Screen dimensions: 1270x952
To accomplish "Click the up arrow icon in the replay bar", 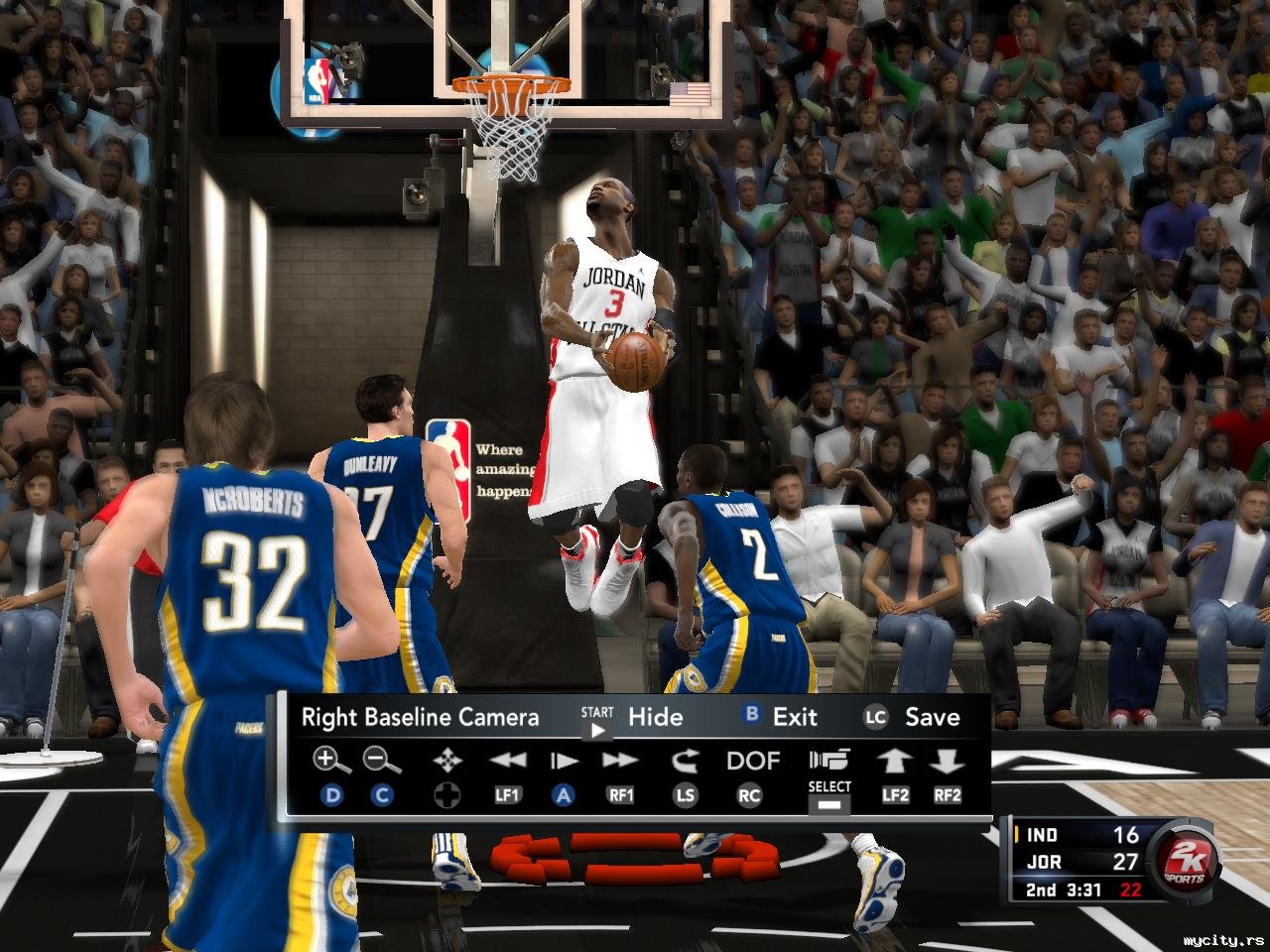I will tap(895, 761).
